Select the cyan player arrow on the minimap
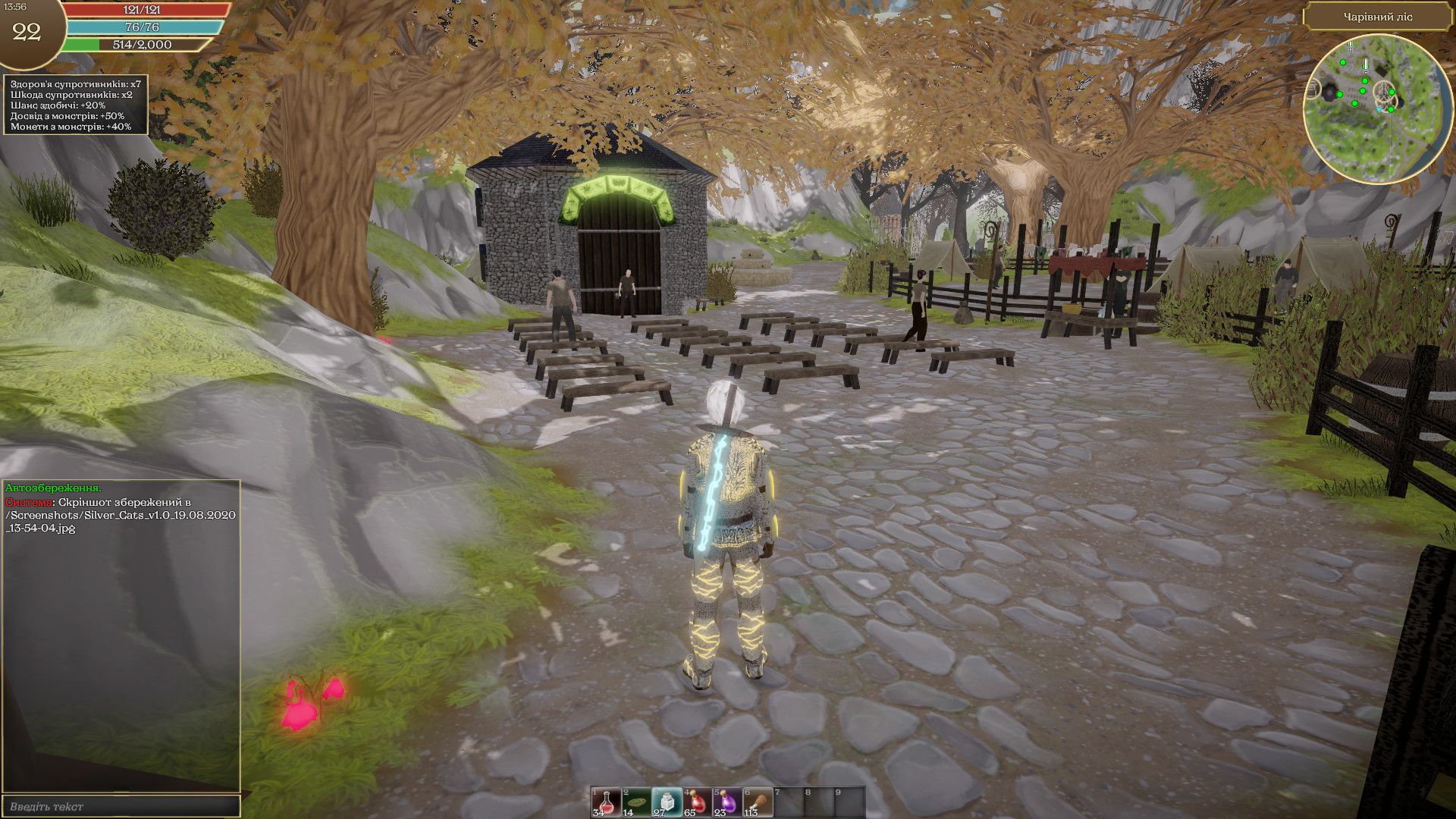This screenshot has width=1456, height=819. tap(1380, 110)
